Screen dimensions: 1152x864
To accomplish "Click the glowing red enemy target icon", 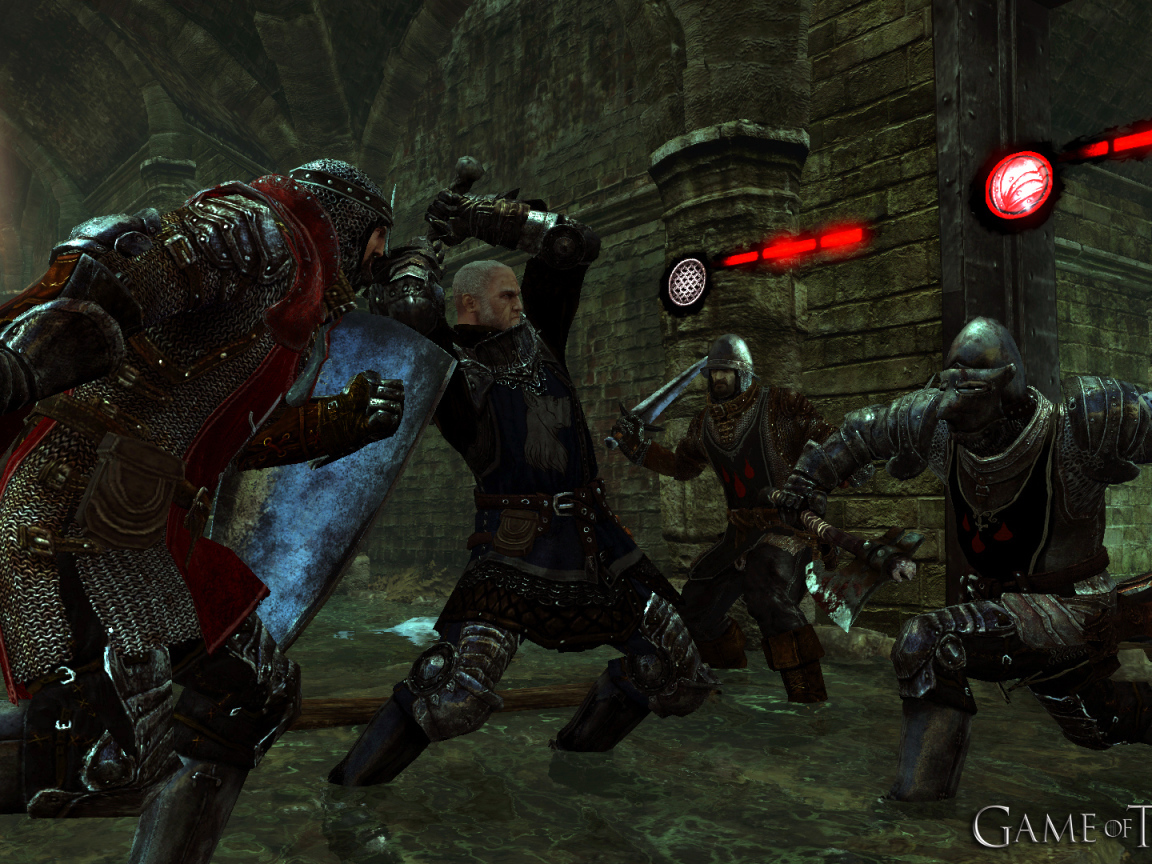I will coord(1018,185).
